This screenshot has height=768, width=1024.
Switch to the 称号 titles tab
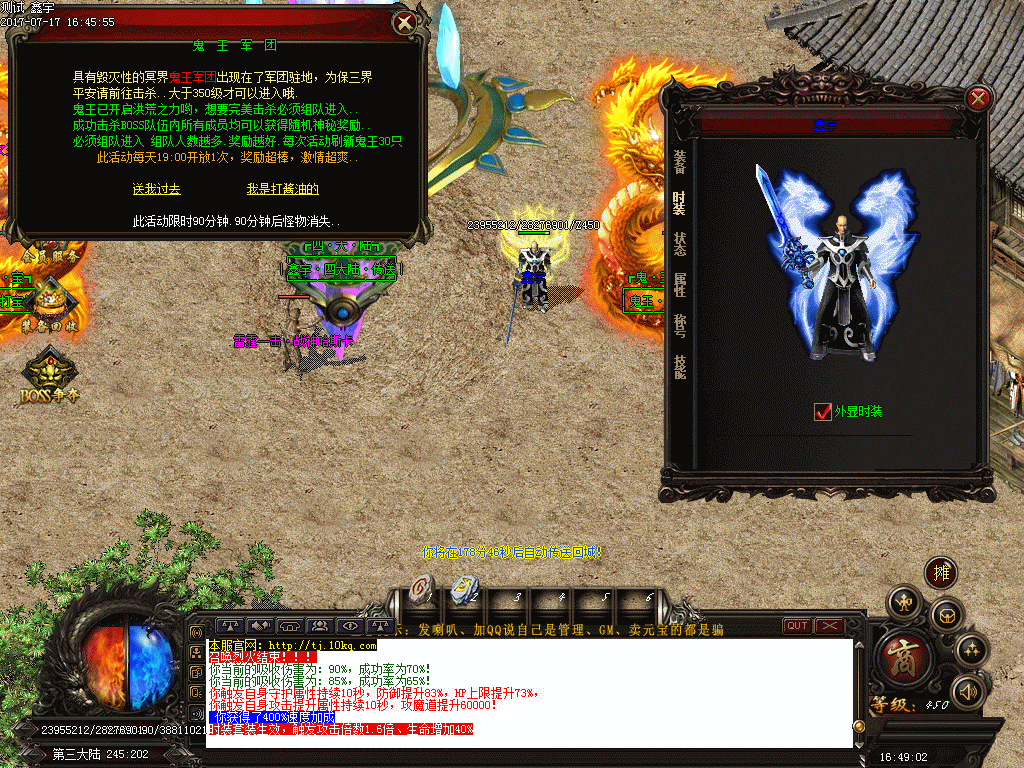point(680,326)
